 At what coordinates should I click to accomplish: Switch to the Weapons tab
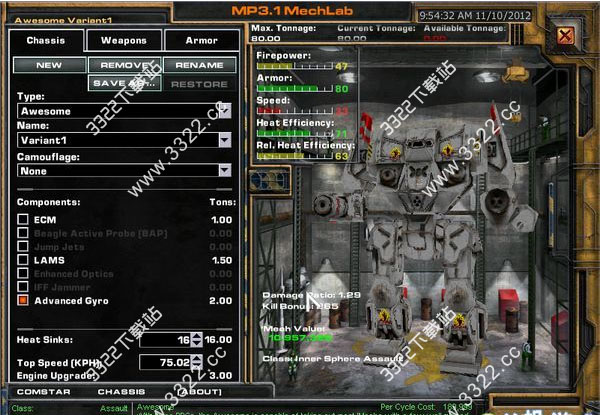pos(124,41)
